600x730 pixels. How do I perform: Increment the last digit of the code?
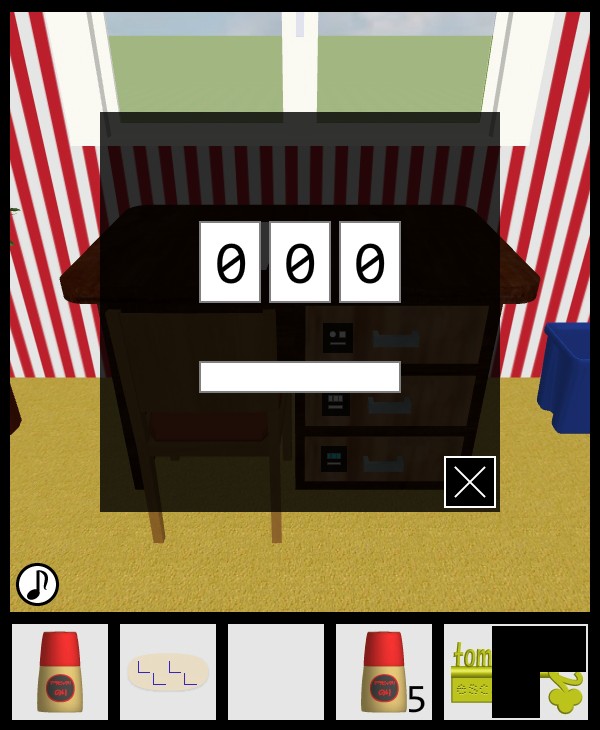click(x=370, y=262)
